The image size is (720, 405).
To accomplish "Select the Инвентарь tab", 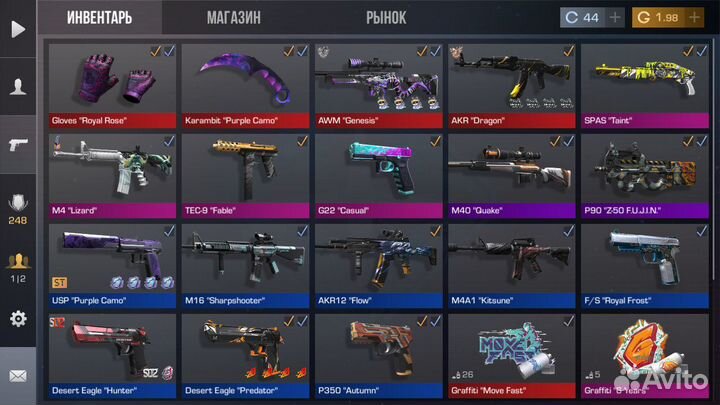I will (x=100, y=18).
